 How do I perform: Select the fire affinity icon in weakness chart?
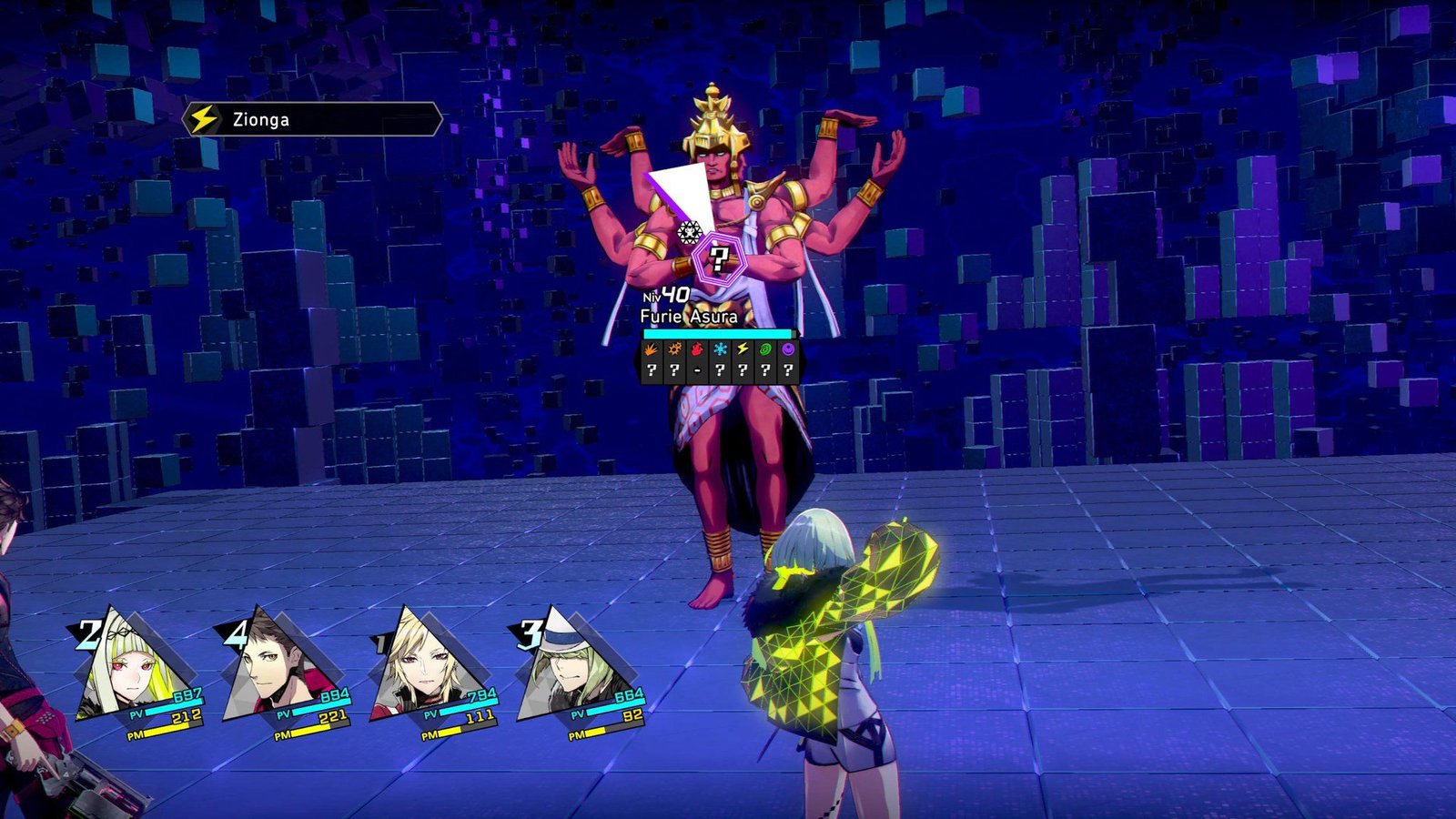point(697,349)
